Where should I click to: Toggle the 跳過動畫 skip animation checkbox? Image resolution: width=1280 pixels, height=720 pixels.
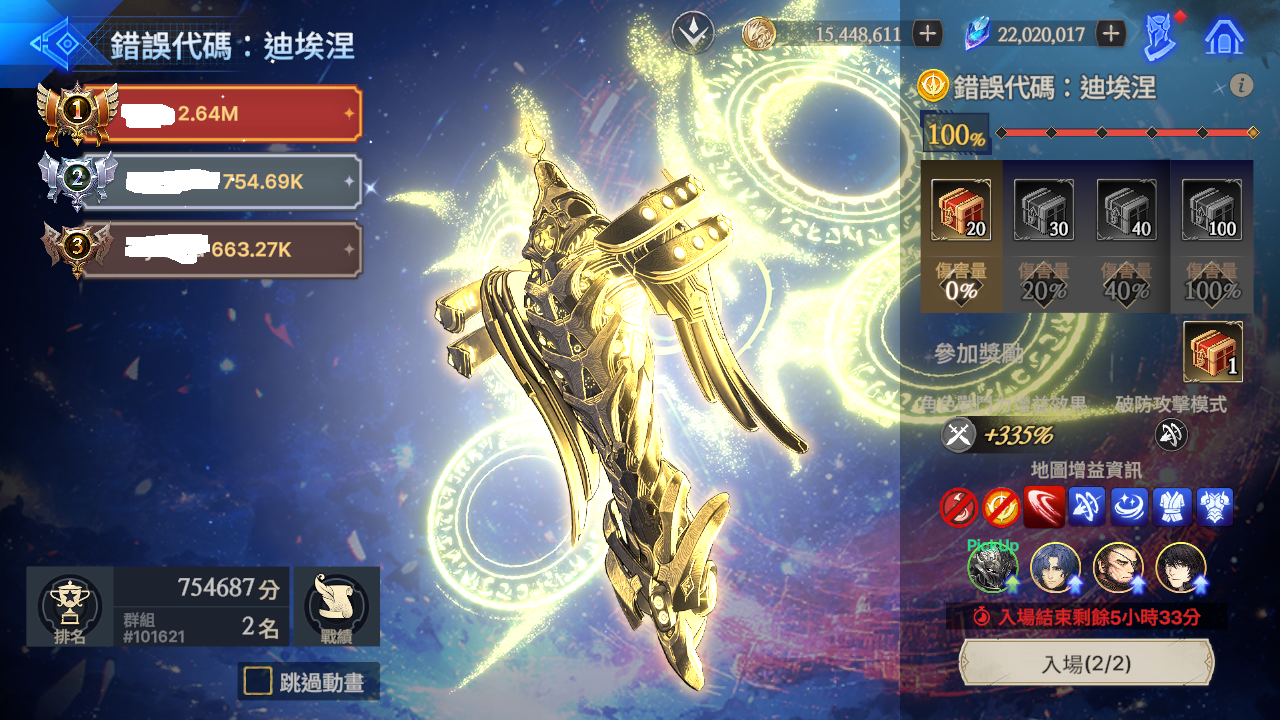tap(259, 682)
